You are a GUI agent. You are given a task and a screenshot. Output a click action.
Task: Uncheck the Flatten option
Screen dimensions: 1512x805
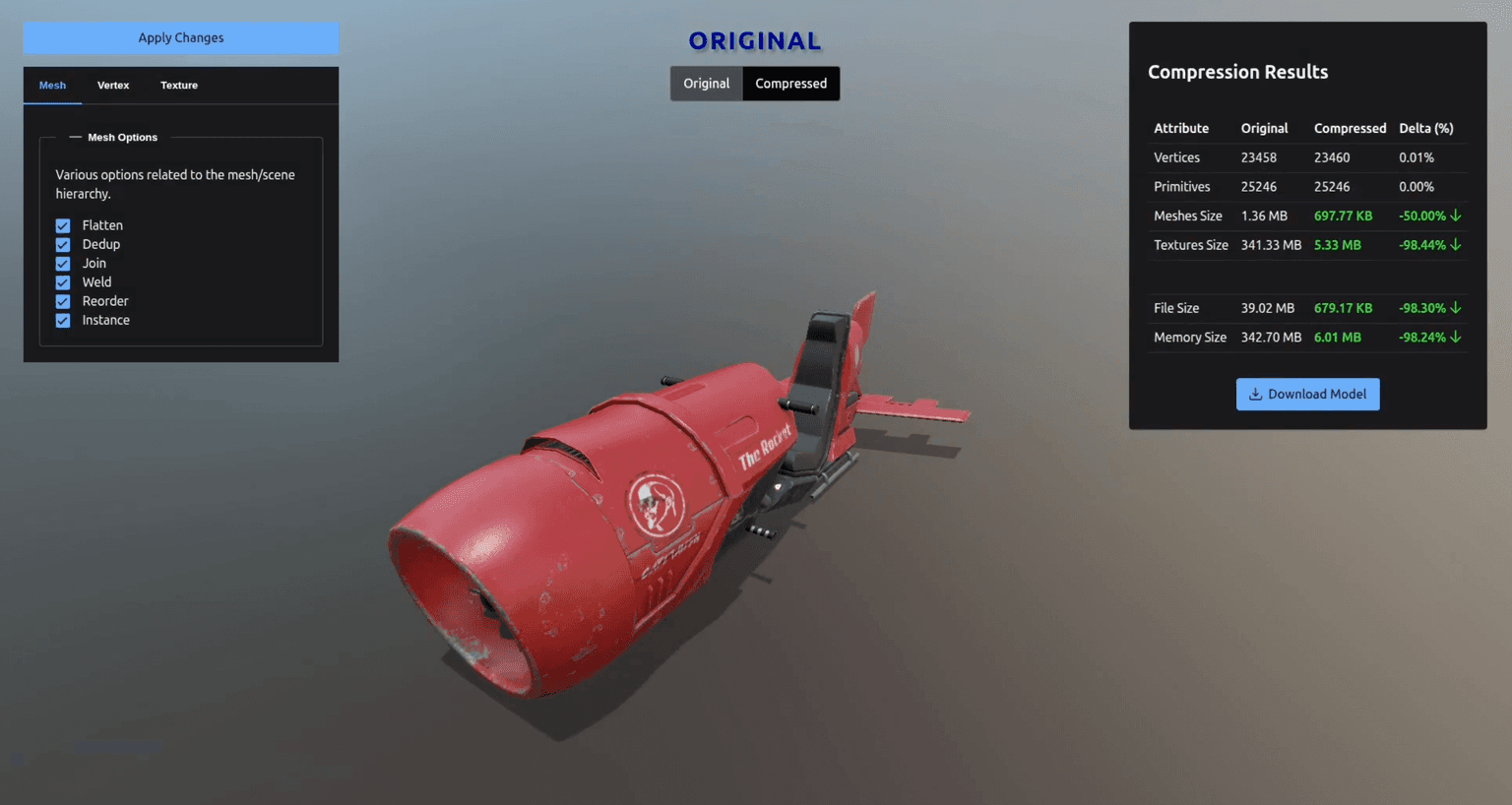coord(63,224)
